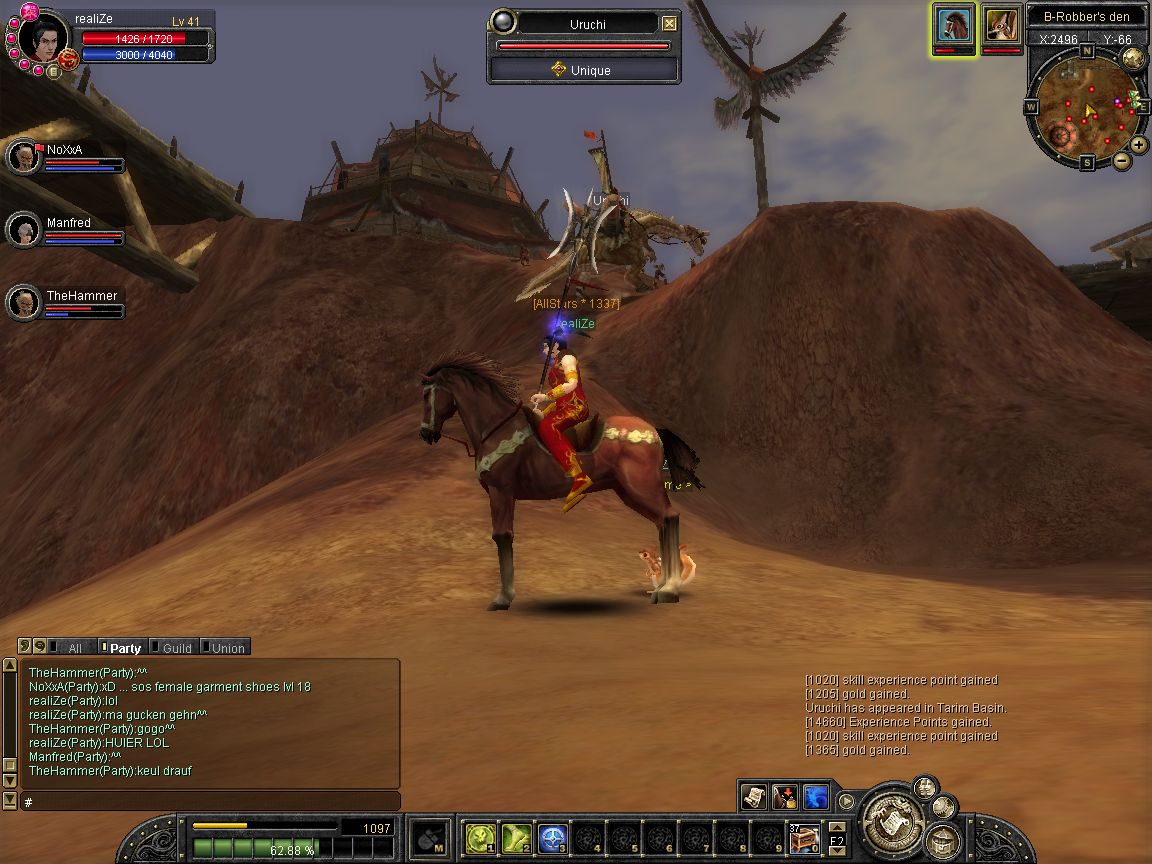Click realiZe's character portrait
1152x864 pixels.
click(x=40, y=40)
